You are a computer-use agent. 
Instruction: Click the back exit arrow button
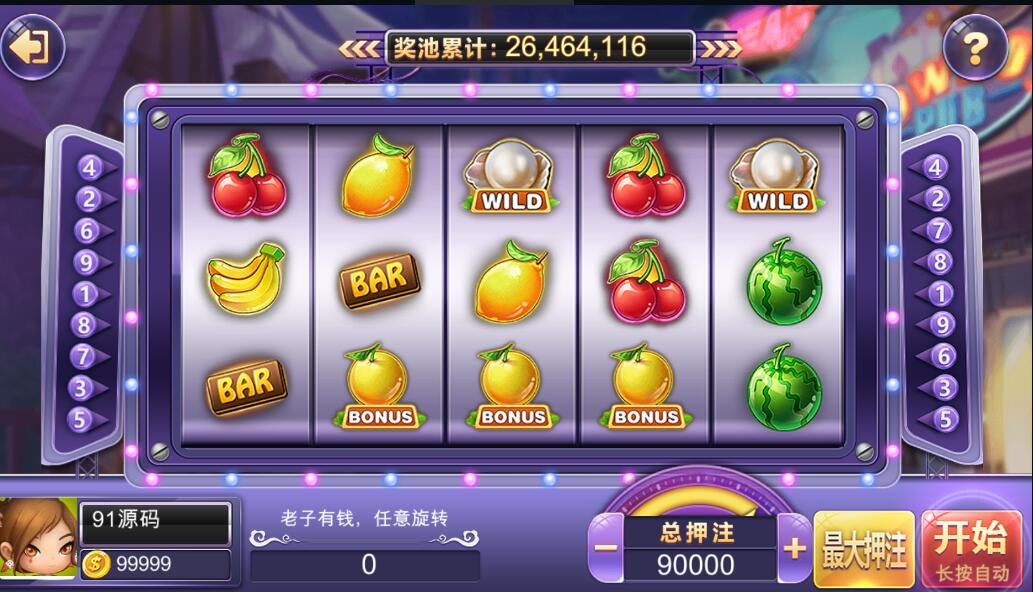[32, 47]
